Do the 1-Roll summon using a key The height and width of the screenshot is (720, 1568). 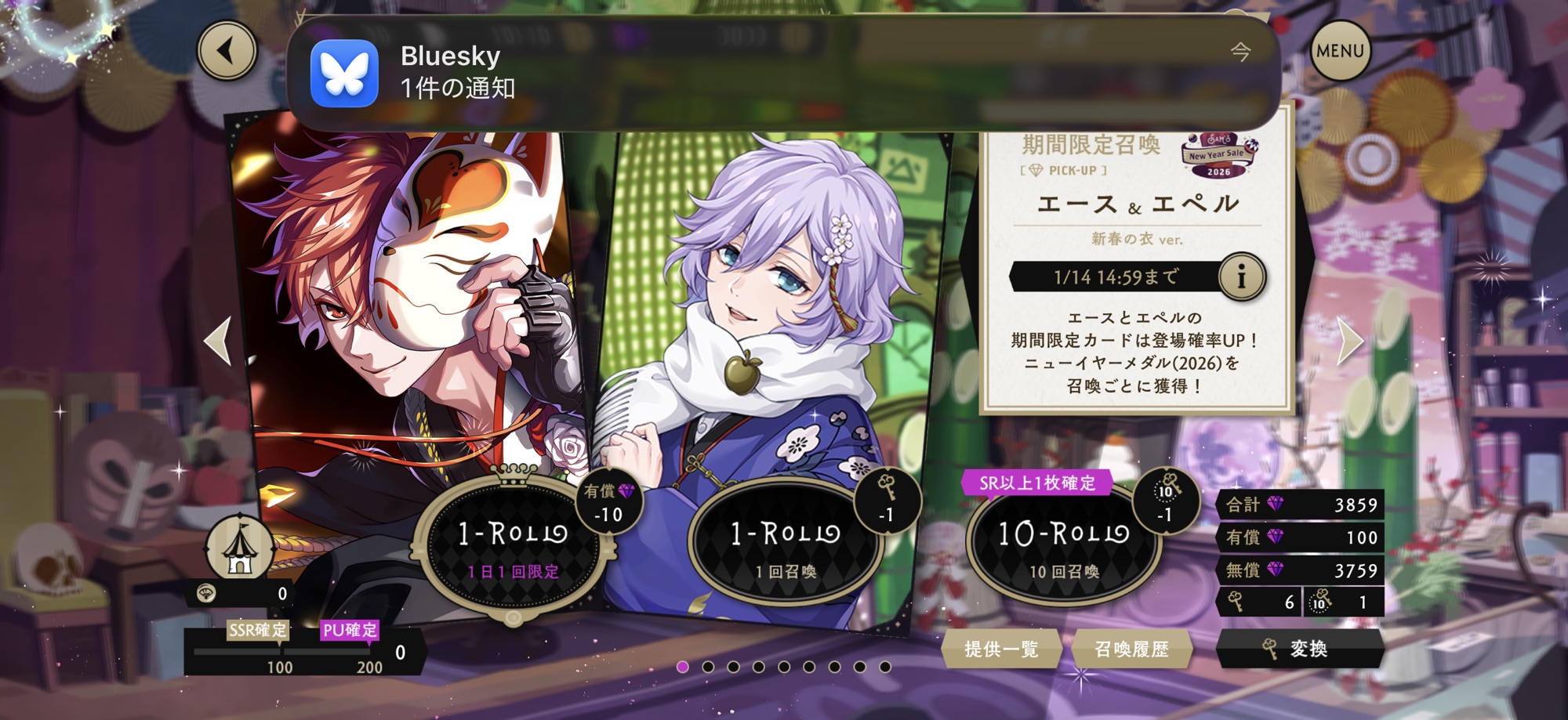pyautogui.click(x=785, y=546)
